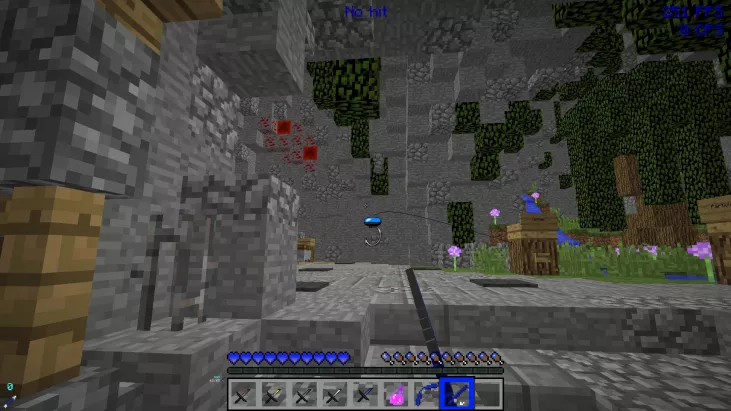Click the highlighted fishing rod slot
This screenshot has width=731, height=411.
point(457,393)
